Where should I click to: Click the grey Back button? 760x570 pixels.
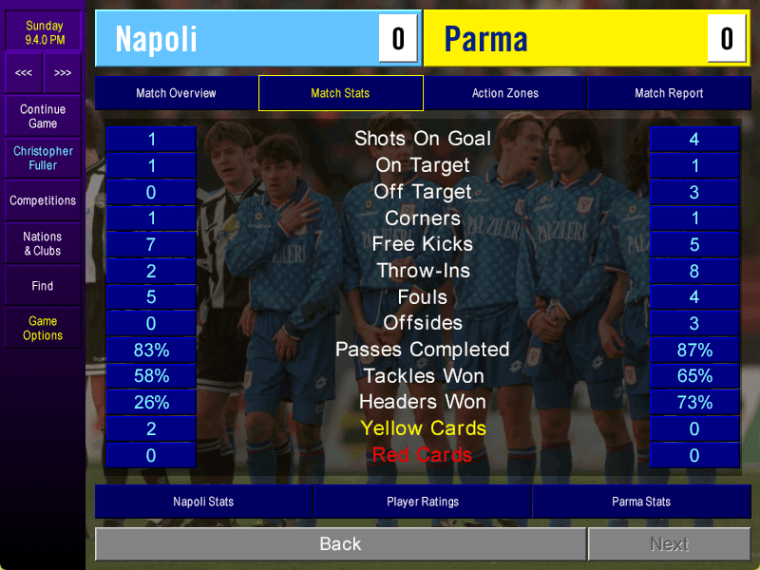340,544
